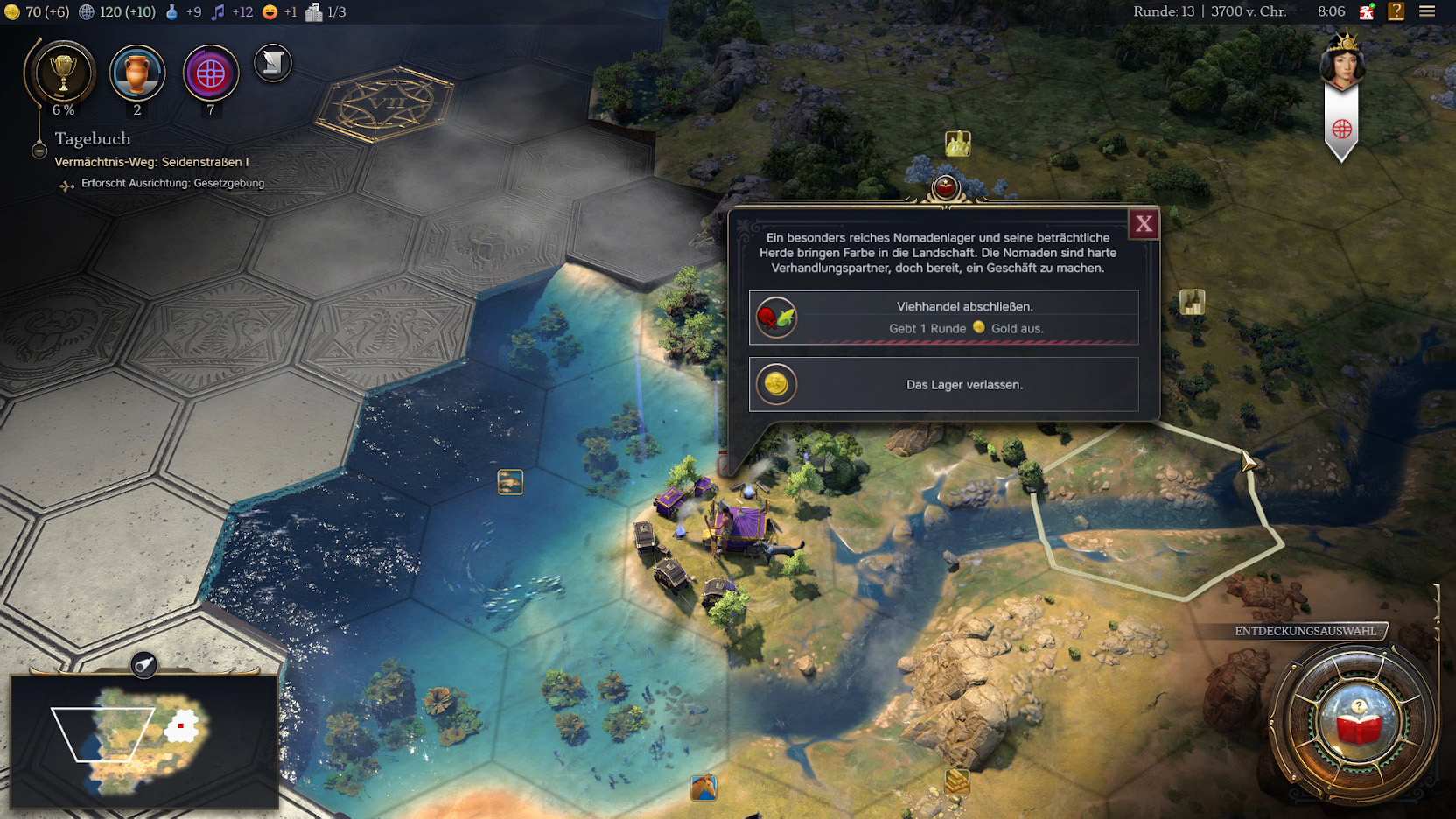1456x819 pixels.
Task: Open the hamburger main menu
Action: tap(1427, 11)
